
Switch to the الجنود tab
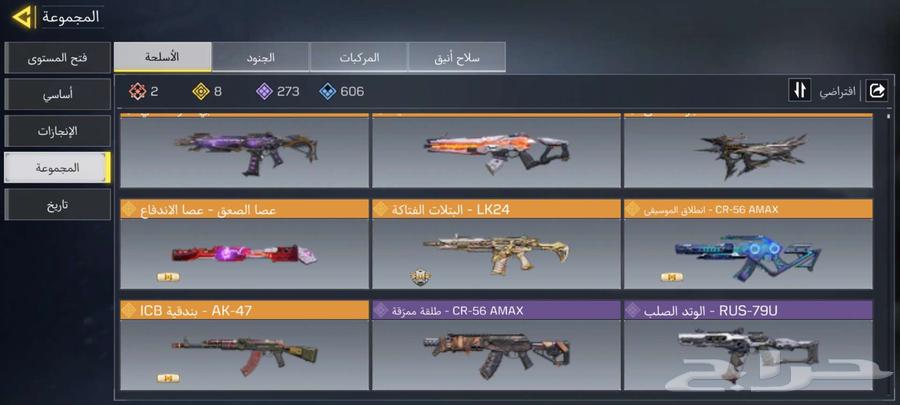260,57
